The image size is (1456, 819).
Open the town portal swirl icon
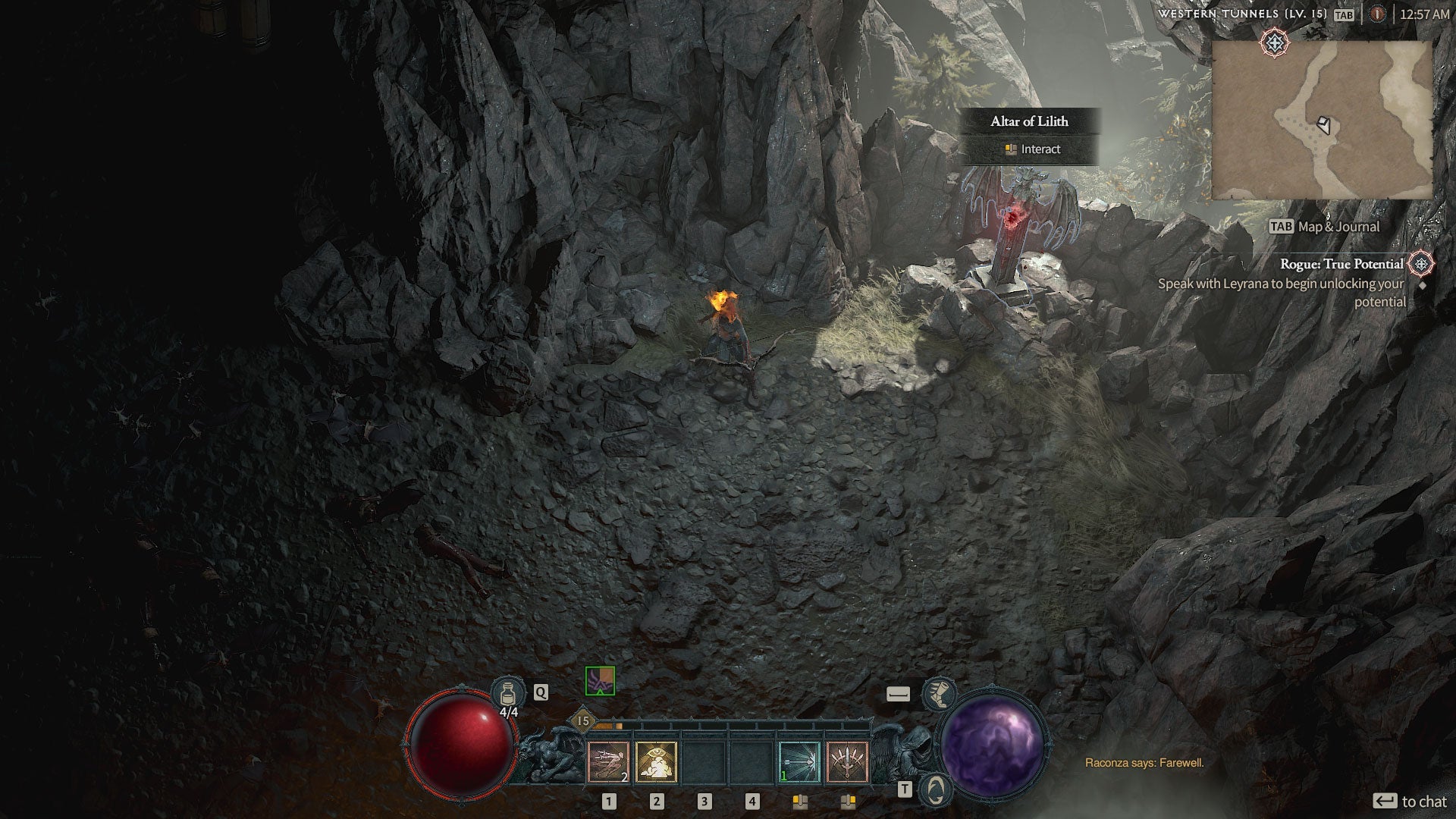[x=937, y=789]
